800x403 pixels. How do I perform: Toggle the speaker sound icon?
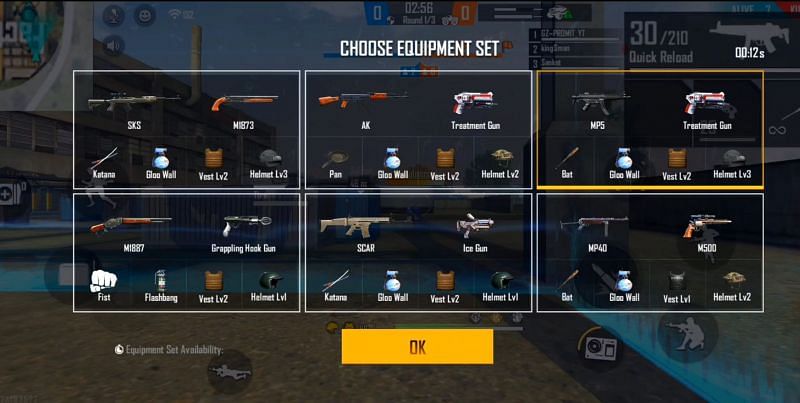click(x=113, y=45)
